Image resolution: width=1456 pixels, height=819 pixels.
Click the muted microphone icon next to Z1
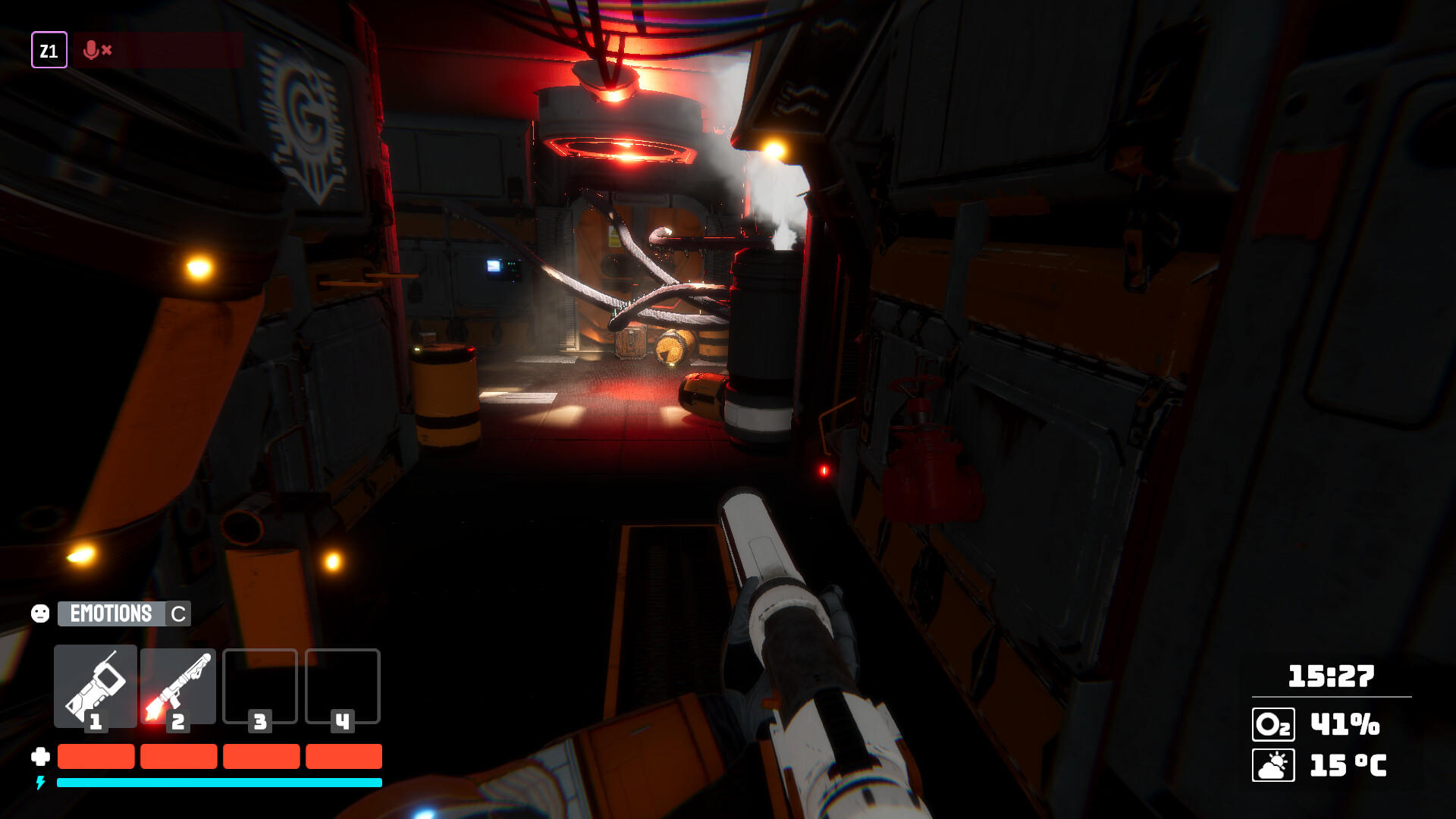click(x=92, y=51)
